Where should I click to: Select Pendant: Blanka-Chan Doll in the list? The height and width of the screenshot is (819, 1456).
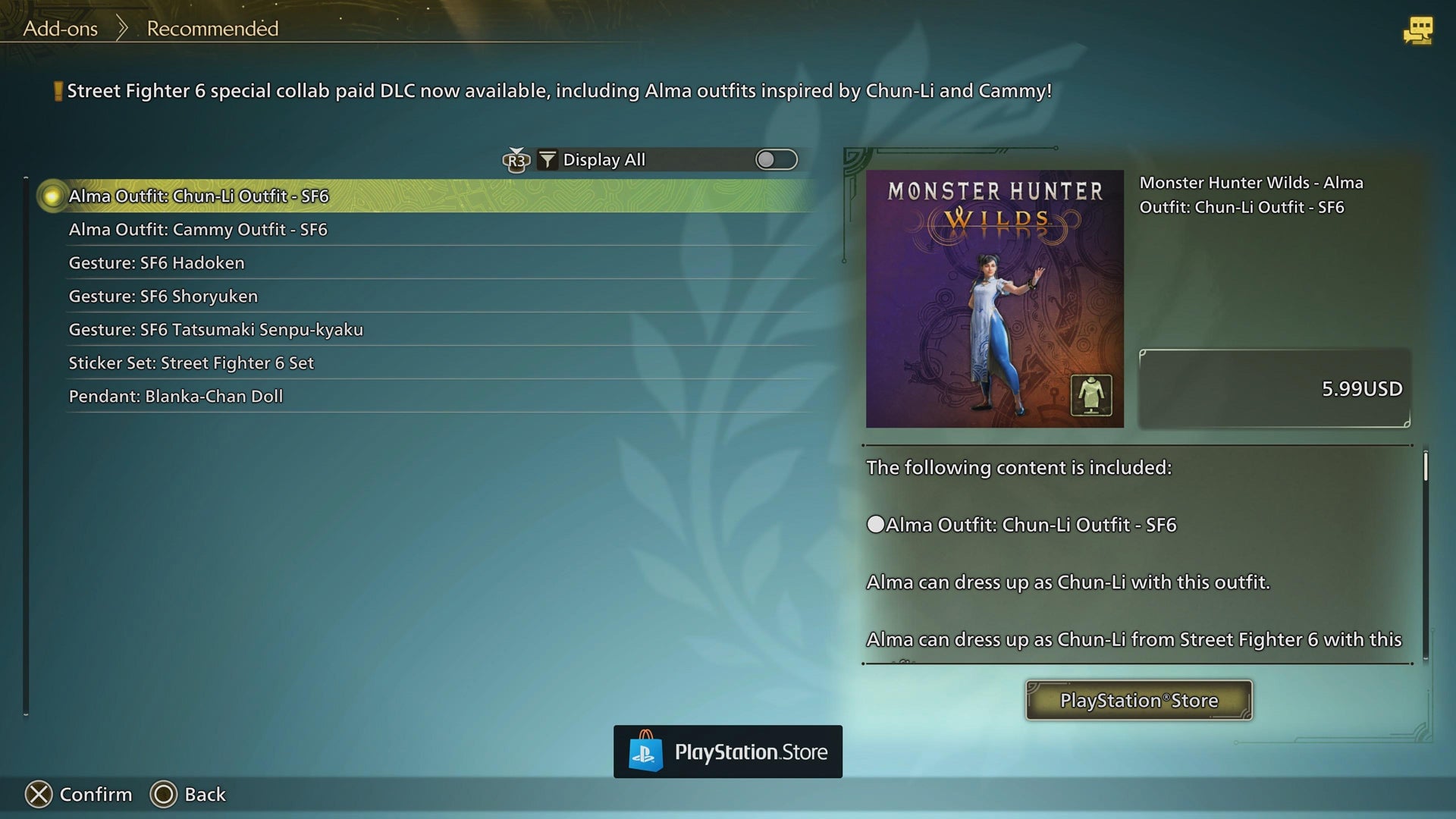[x=175, y=396]
